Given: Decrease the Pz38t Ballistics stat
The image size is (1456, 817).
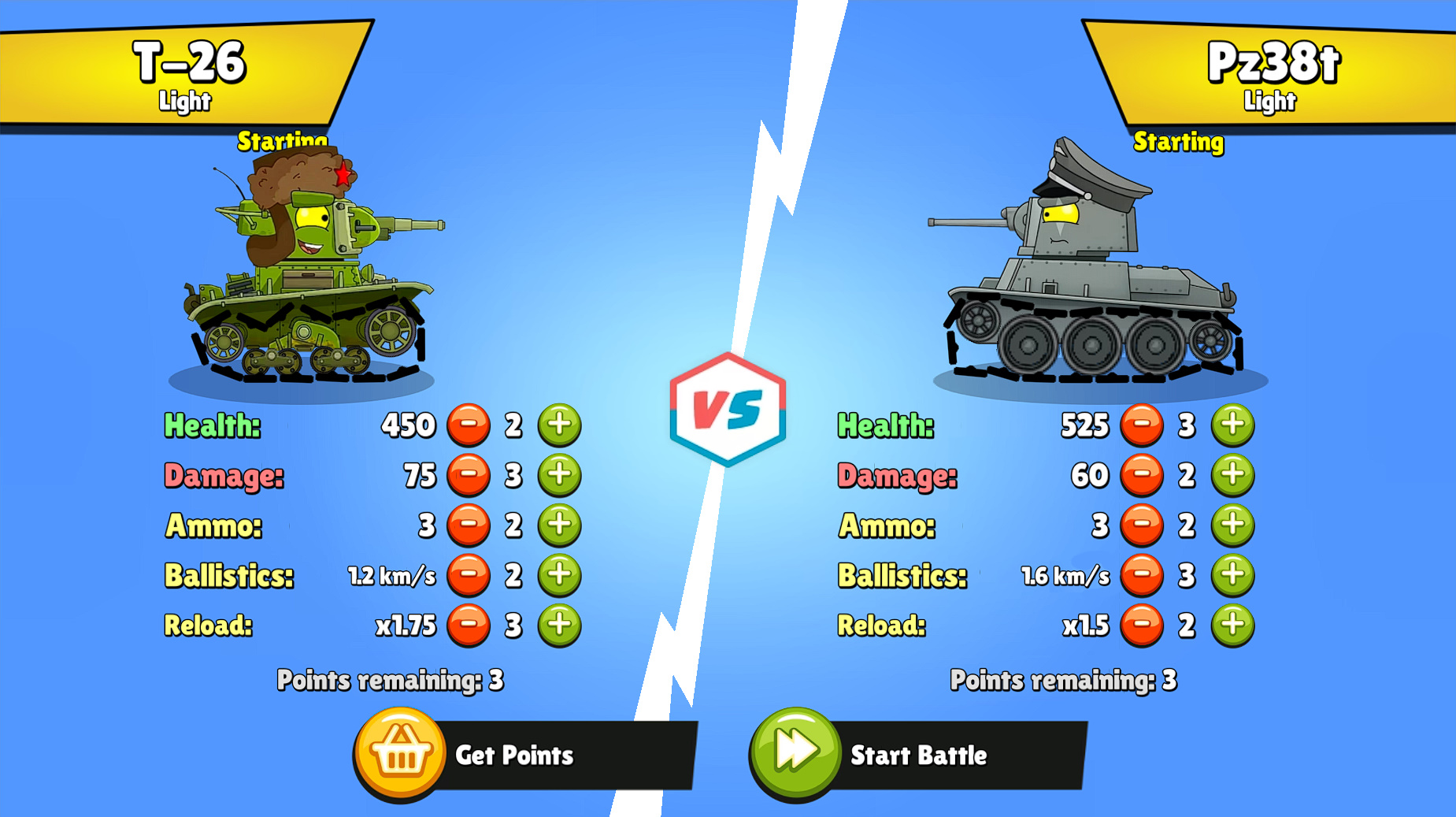Looking at the screenshot, I should [1143, 575].
